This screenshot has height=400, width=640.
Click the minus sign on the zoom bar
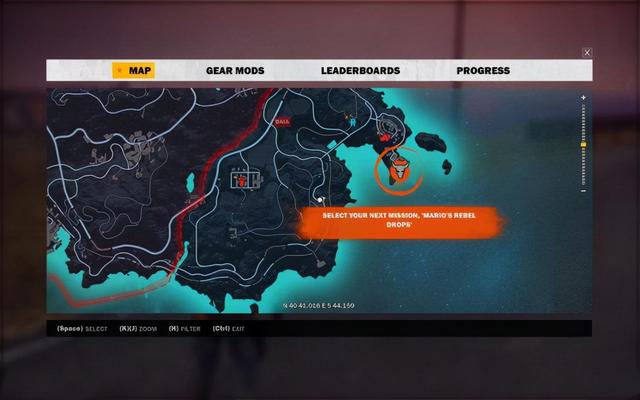pos(583,191)
